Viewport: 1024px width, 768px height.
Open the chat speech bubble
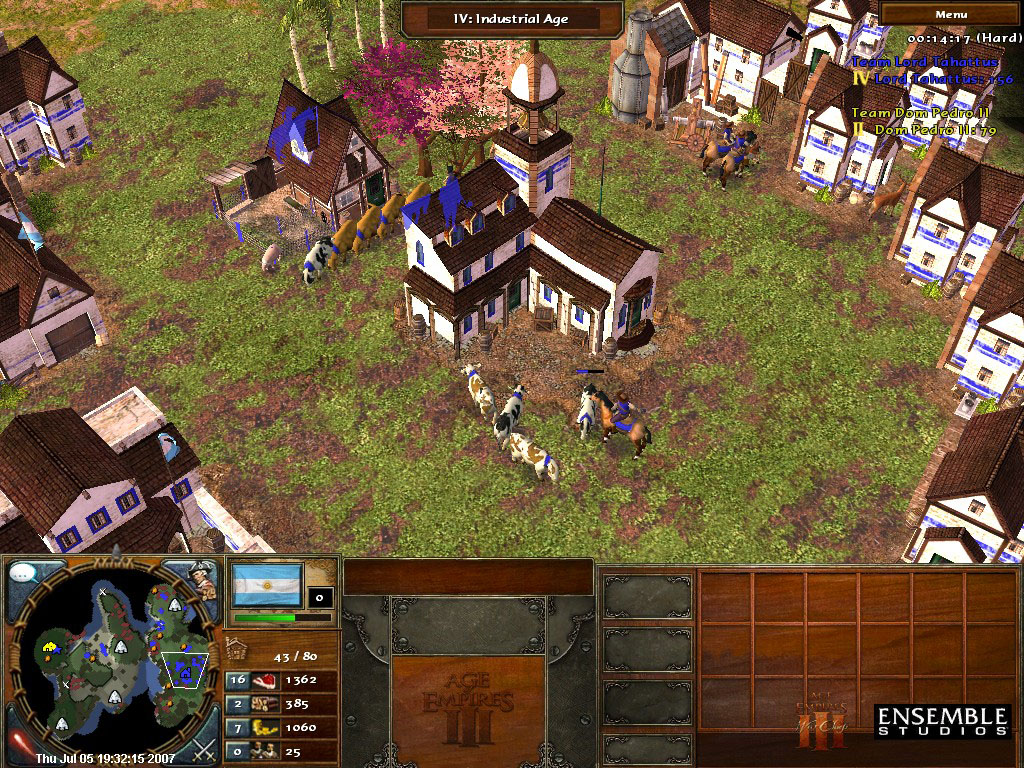[24, 576]
